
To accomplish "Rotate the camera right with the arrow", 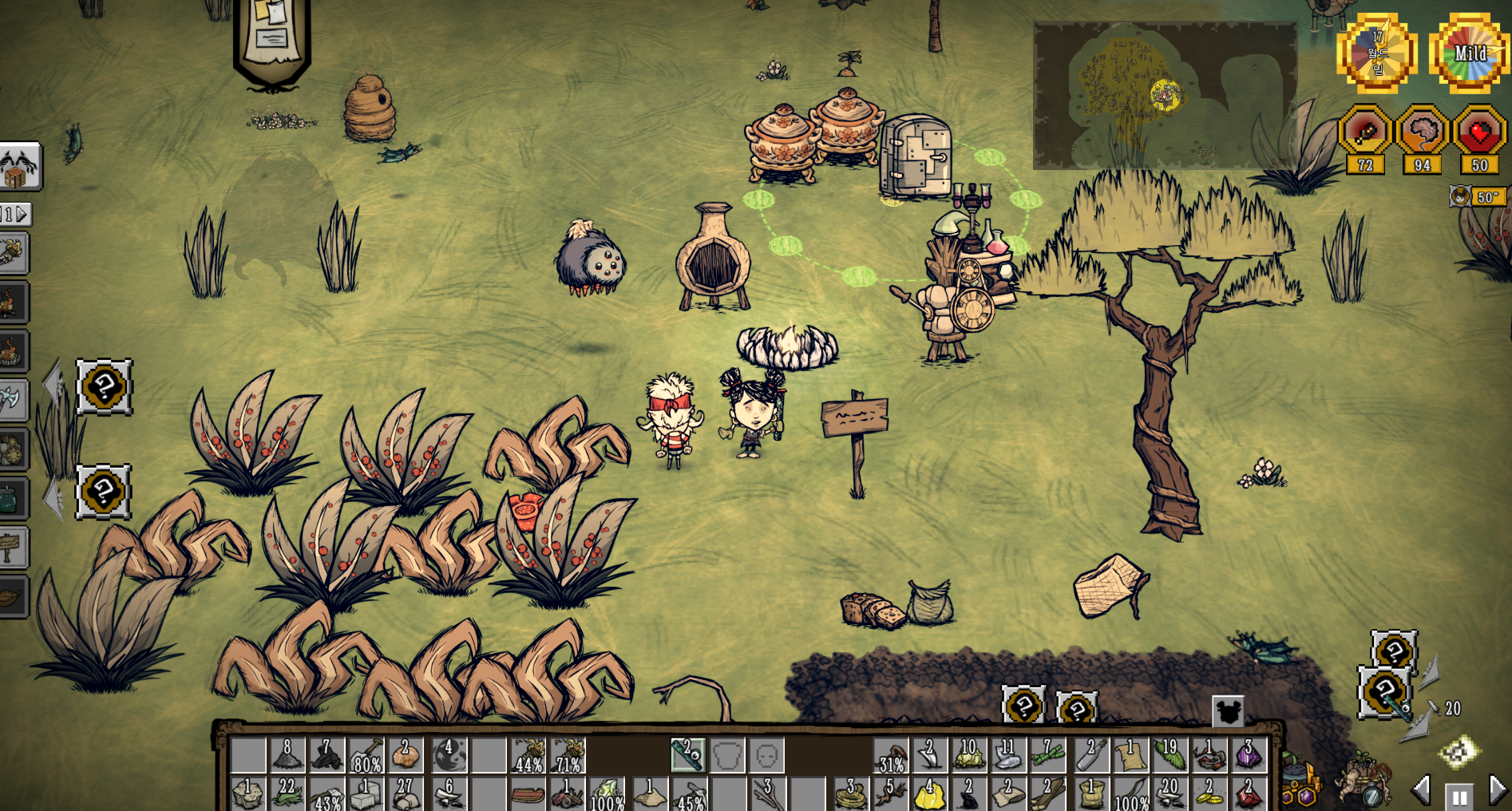I will tap(1498, 790).
